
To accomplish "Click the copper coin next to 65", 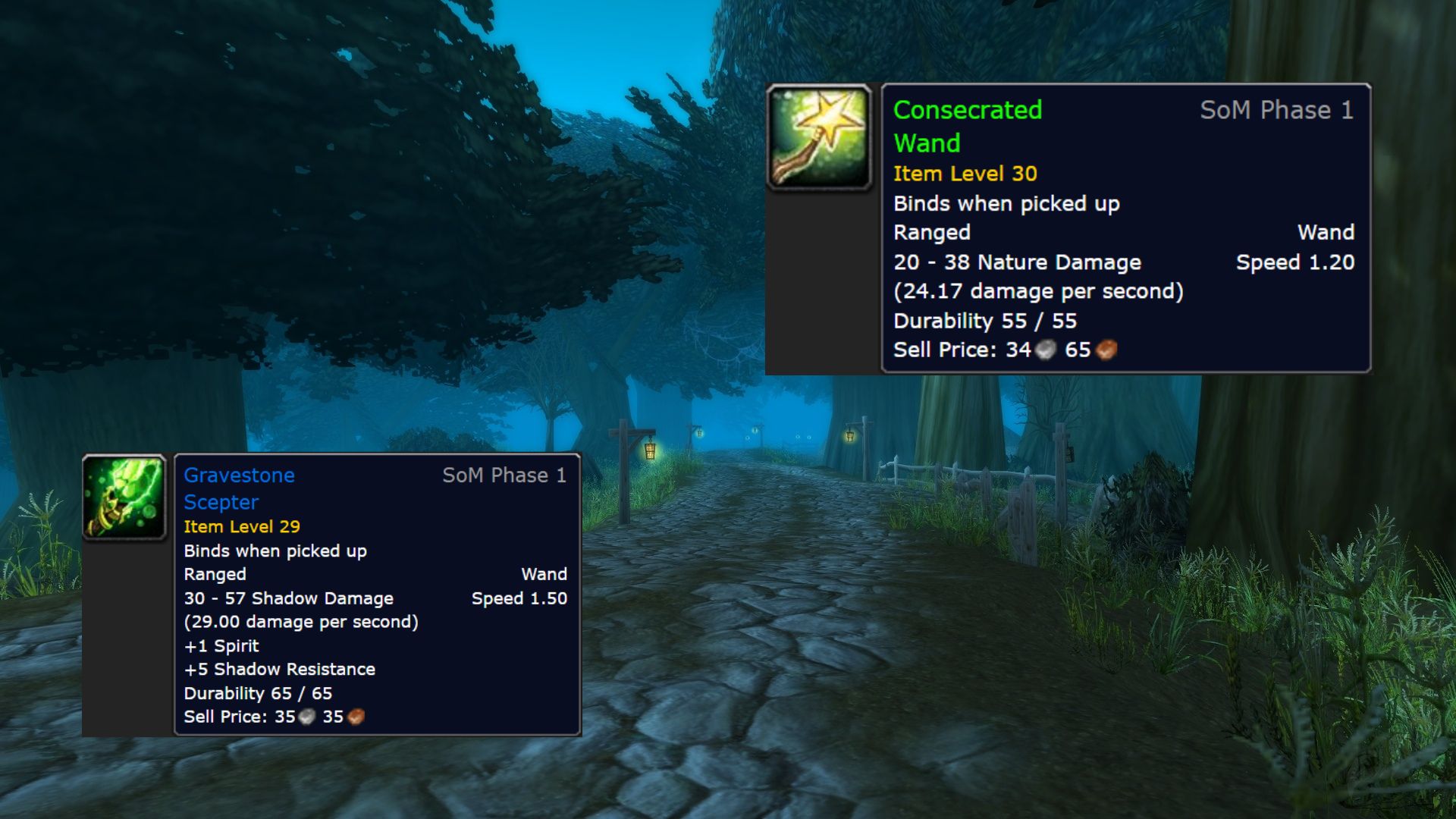I will (1103, 350).
